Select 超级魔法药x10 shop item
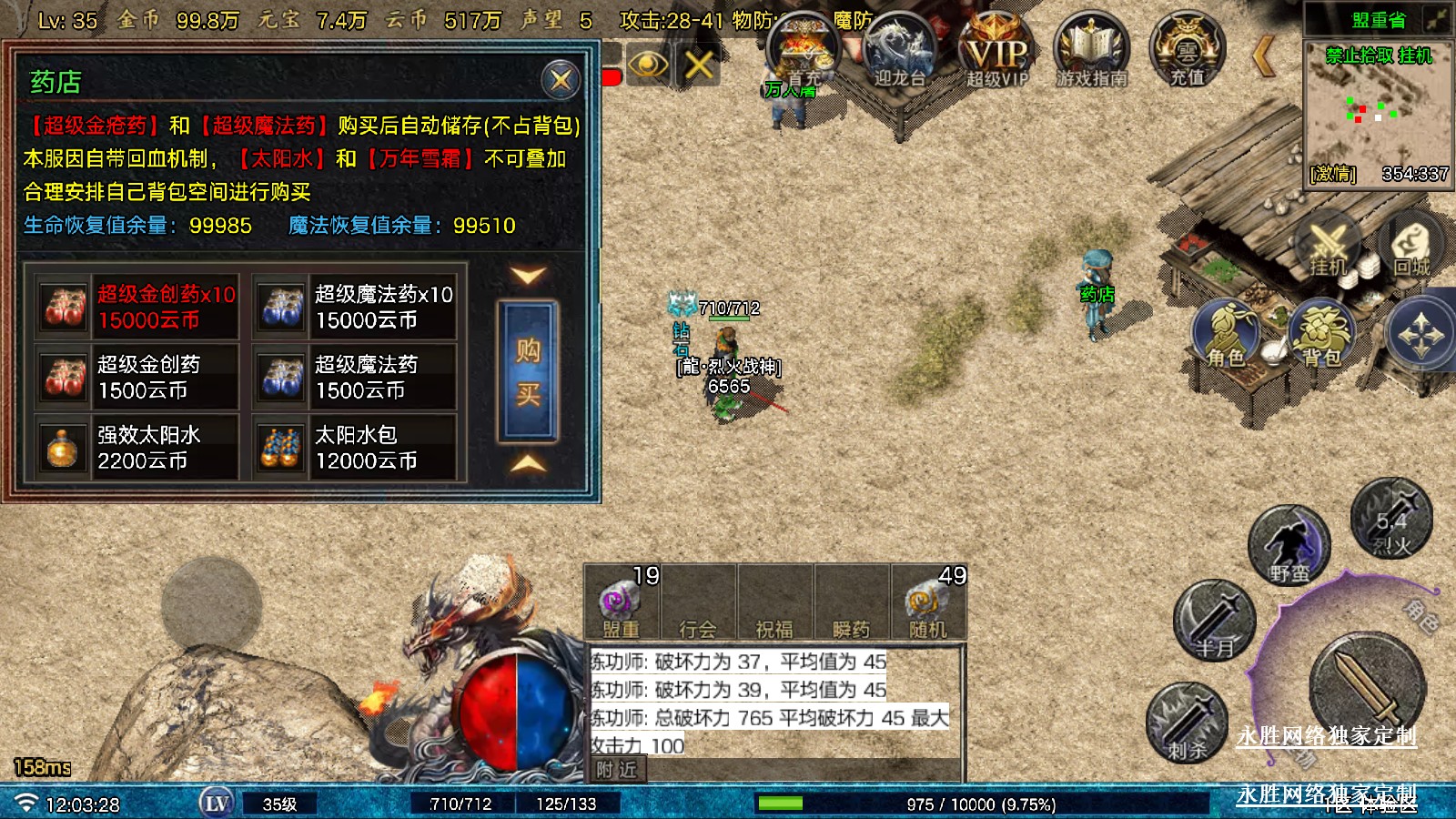 [x=356, y=307]
